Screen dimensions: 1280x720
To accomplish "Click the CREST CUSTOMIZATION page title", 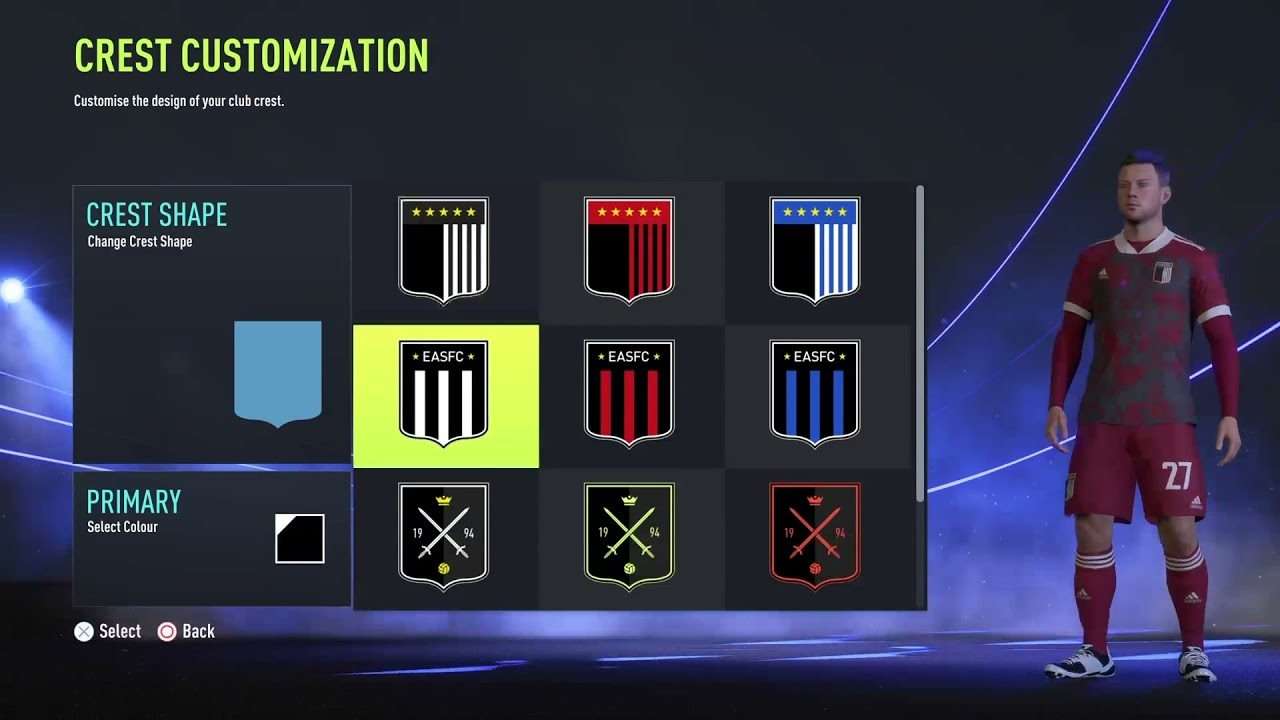I will point(250,56).
